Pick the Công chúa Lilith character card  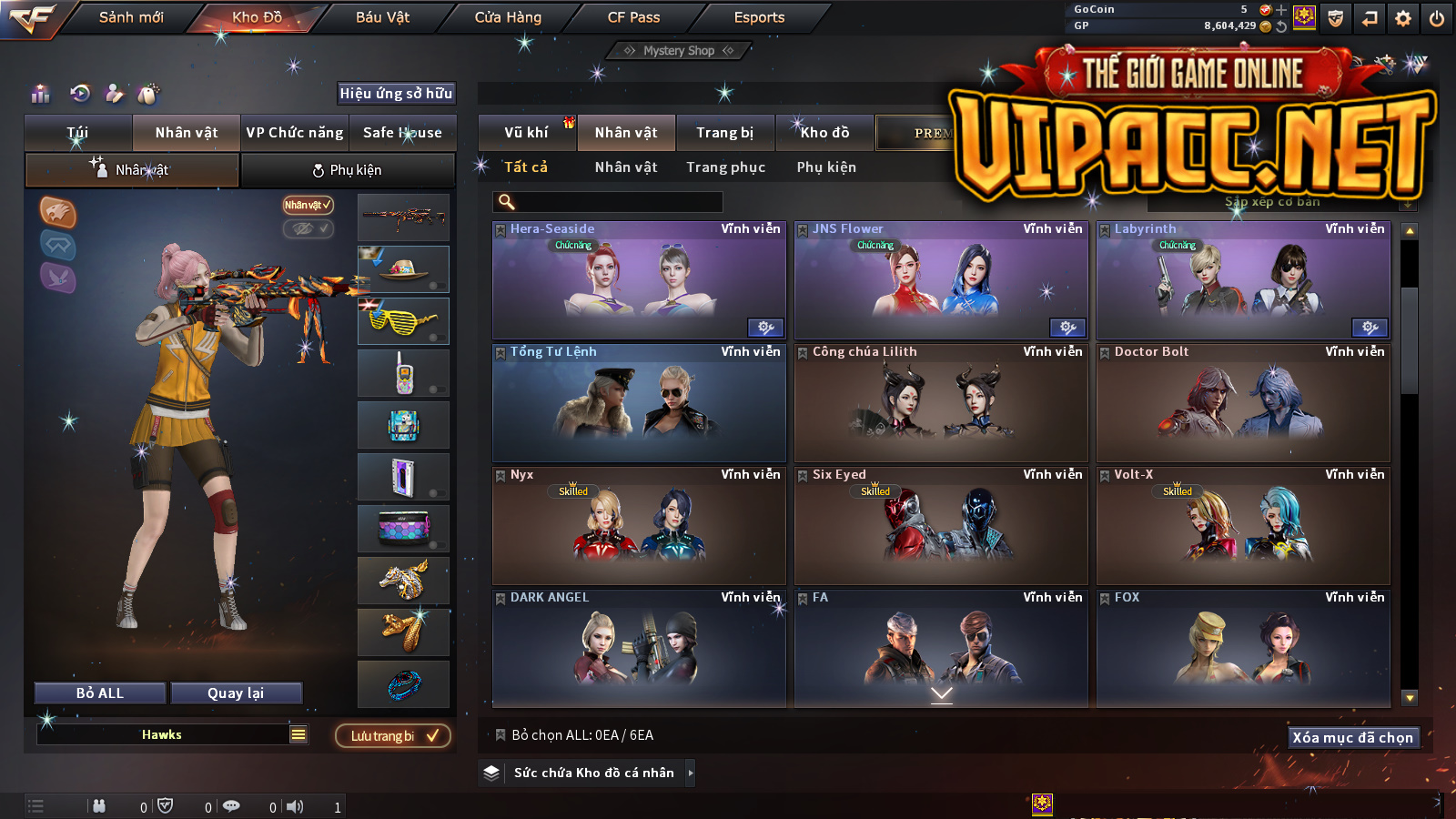tap(941, 404)
